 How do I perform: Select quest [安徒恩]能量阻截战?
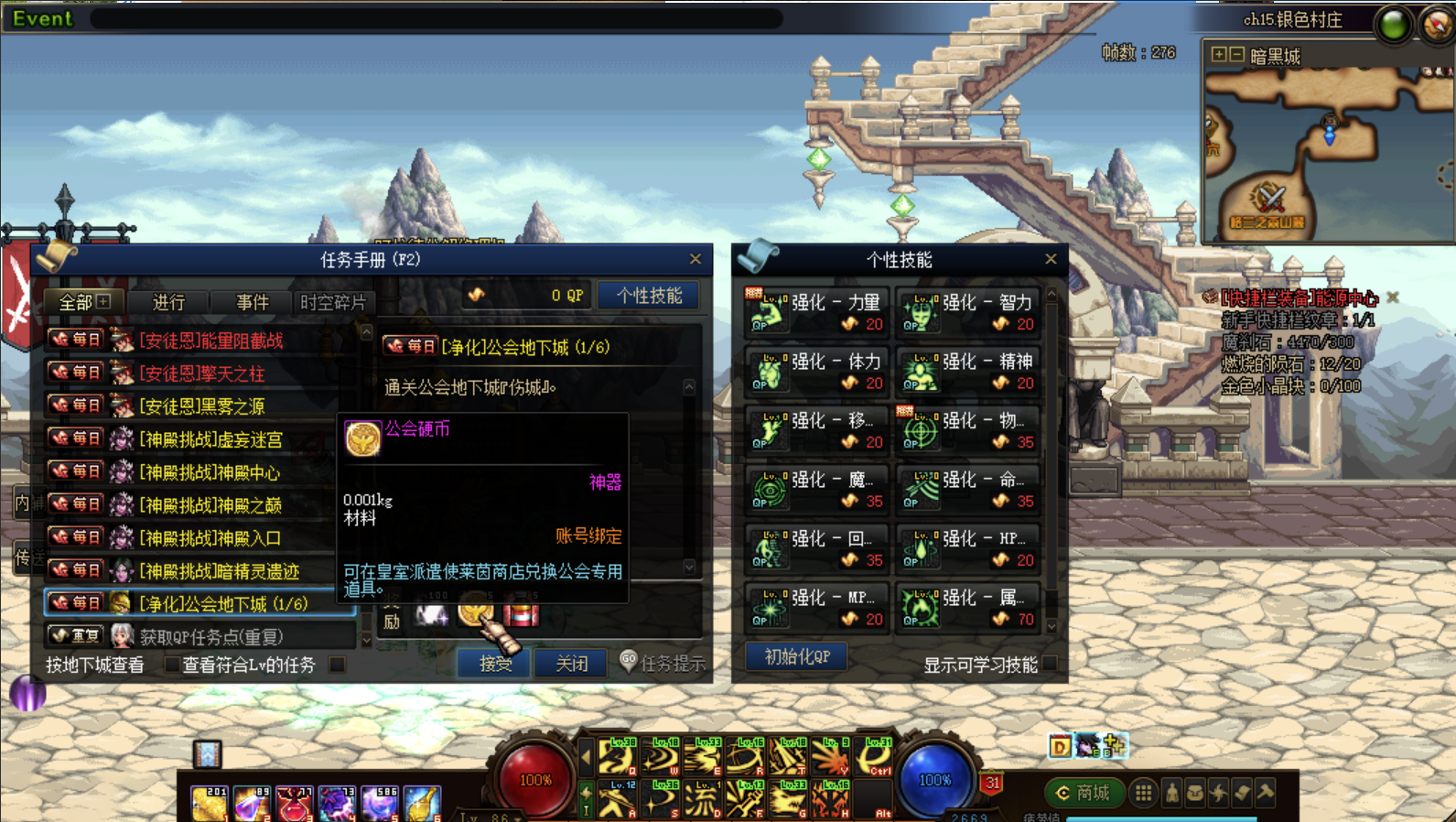pyautogui.click(x=210, y=341)
